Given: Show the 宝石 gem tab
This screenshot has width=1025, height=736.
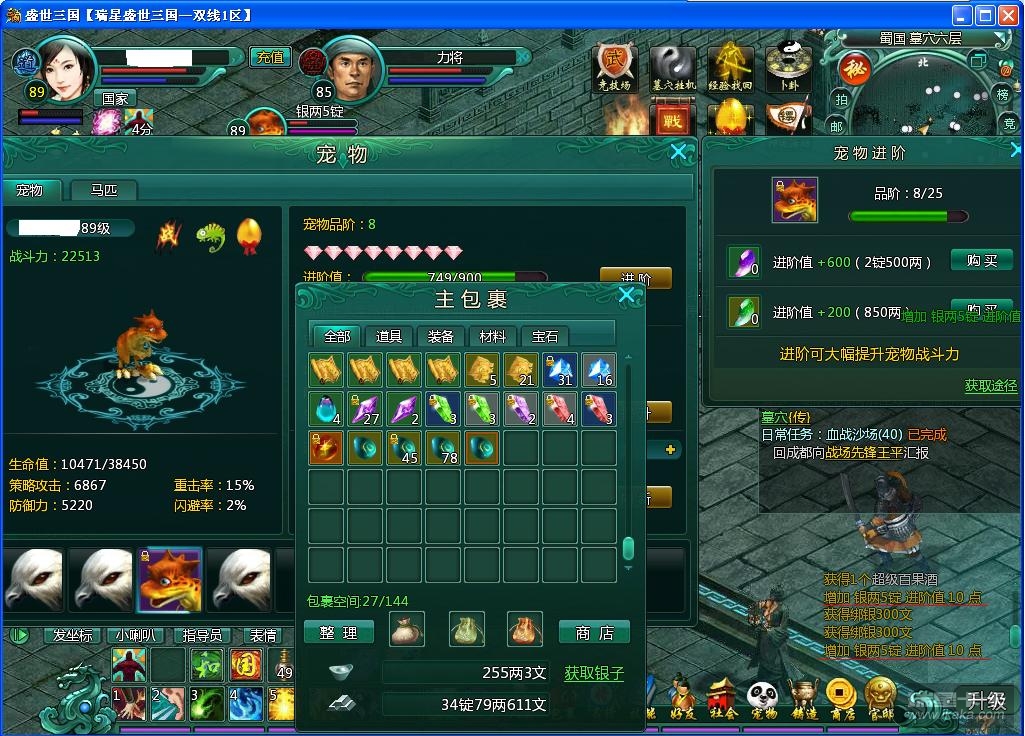Looking at the screenshot, I should 545,336.
